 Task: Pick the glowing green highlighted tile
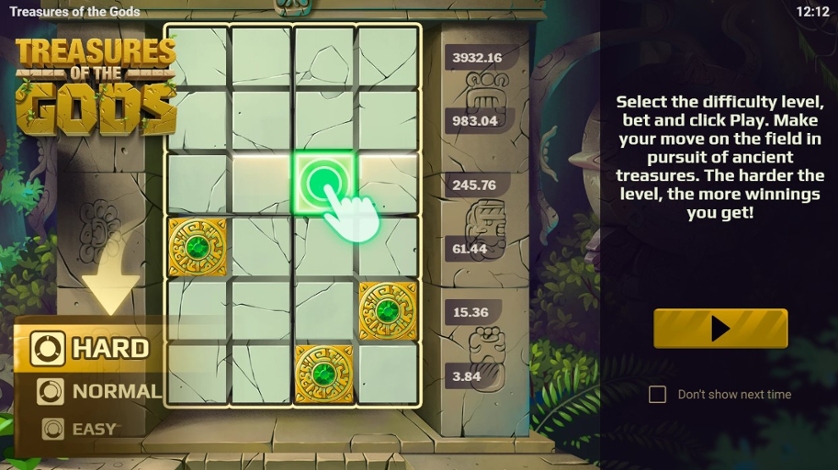[x=323, y=183]
